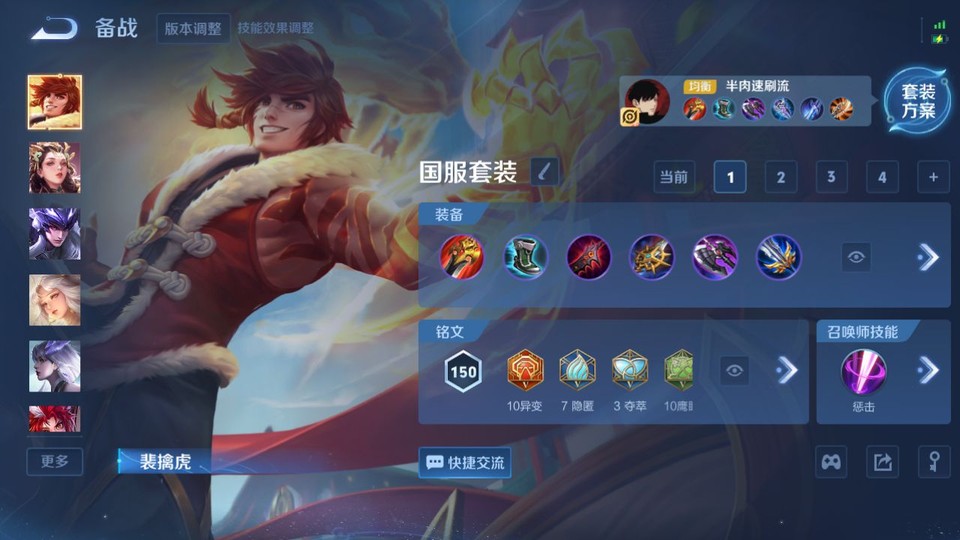Viewport: 960px width, 540px height.
Task: Switch to 技能效果调整 tab
Action: click(x=278, y=28)
